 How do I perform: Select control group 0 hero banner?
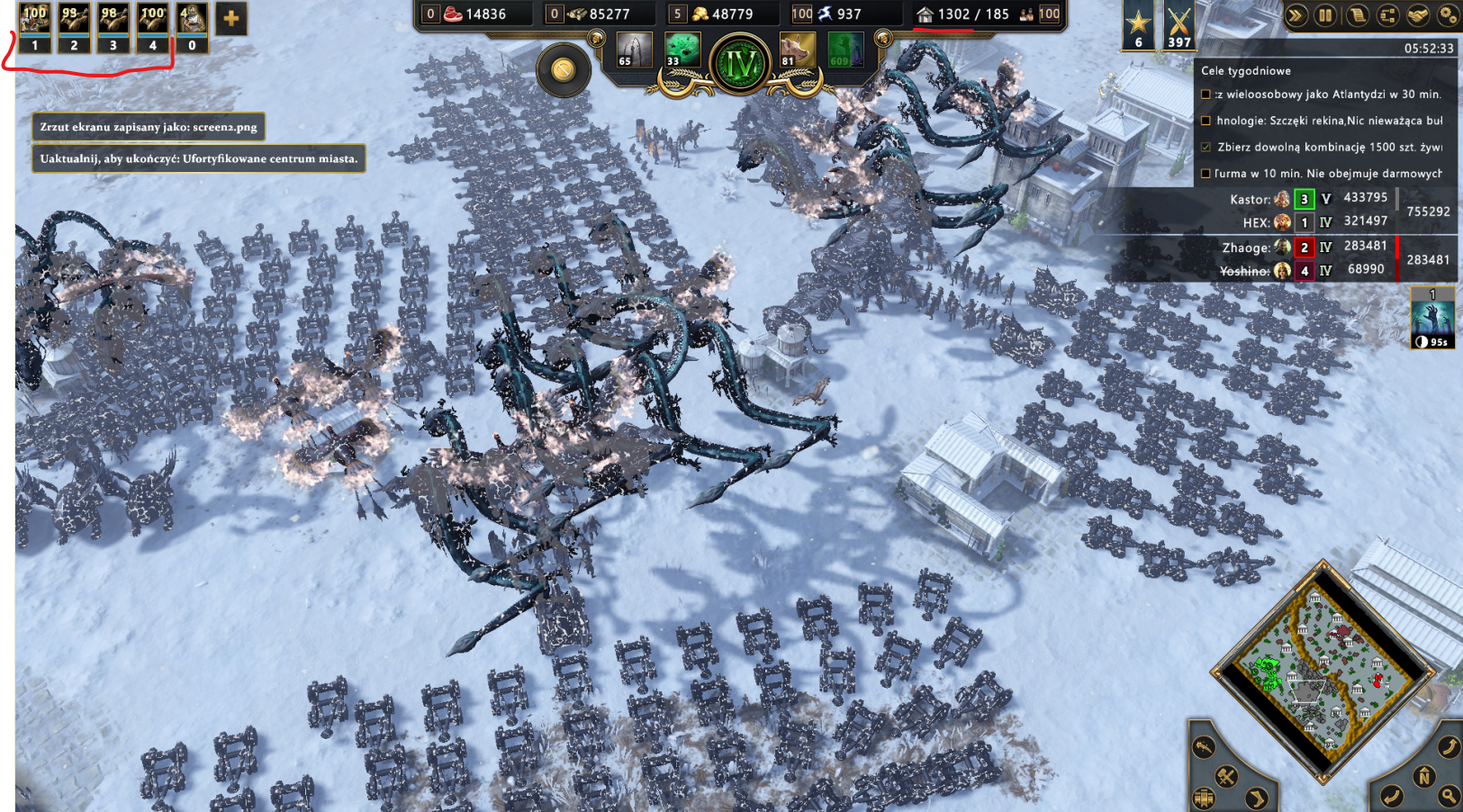click(191, 27)
